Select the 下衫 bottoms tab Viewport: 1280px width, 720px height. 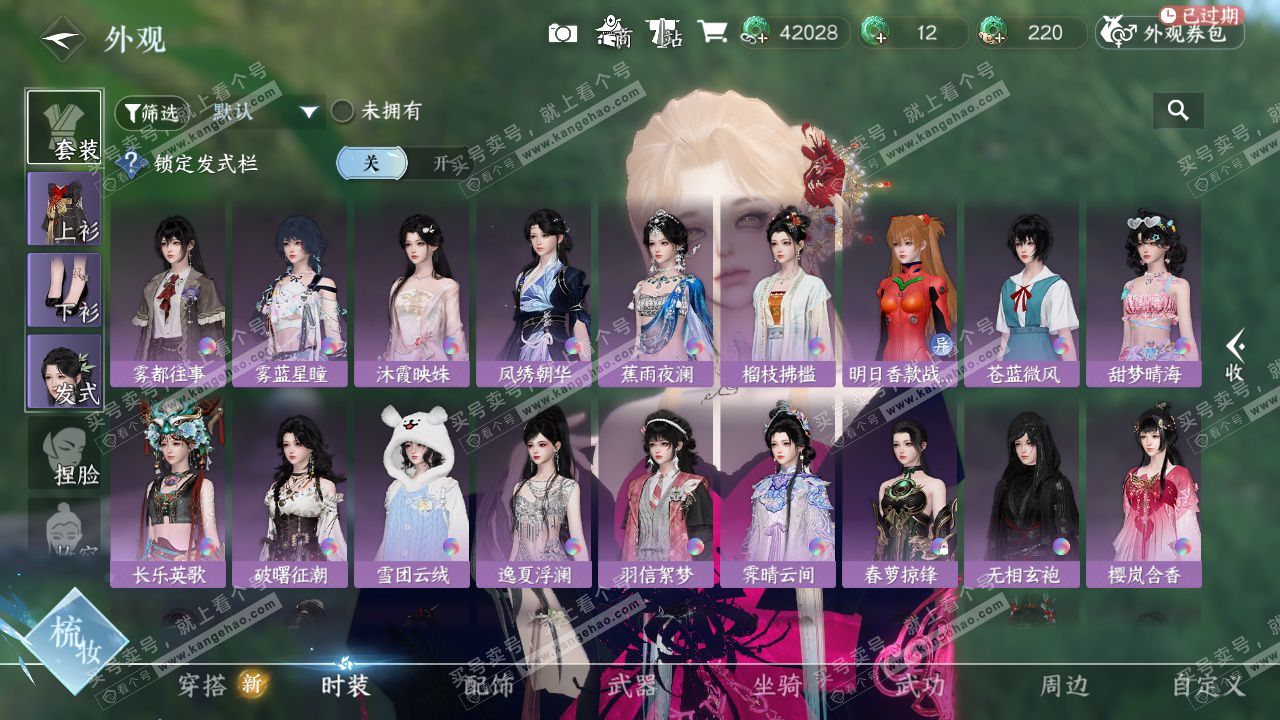(64, 290)
